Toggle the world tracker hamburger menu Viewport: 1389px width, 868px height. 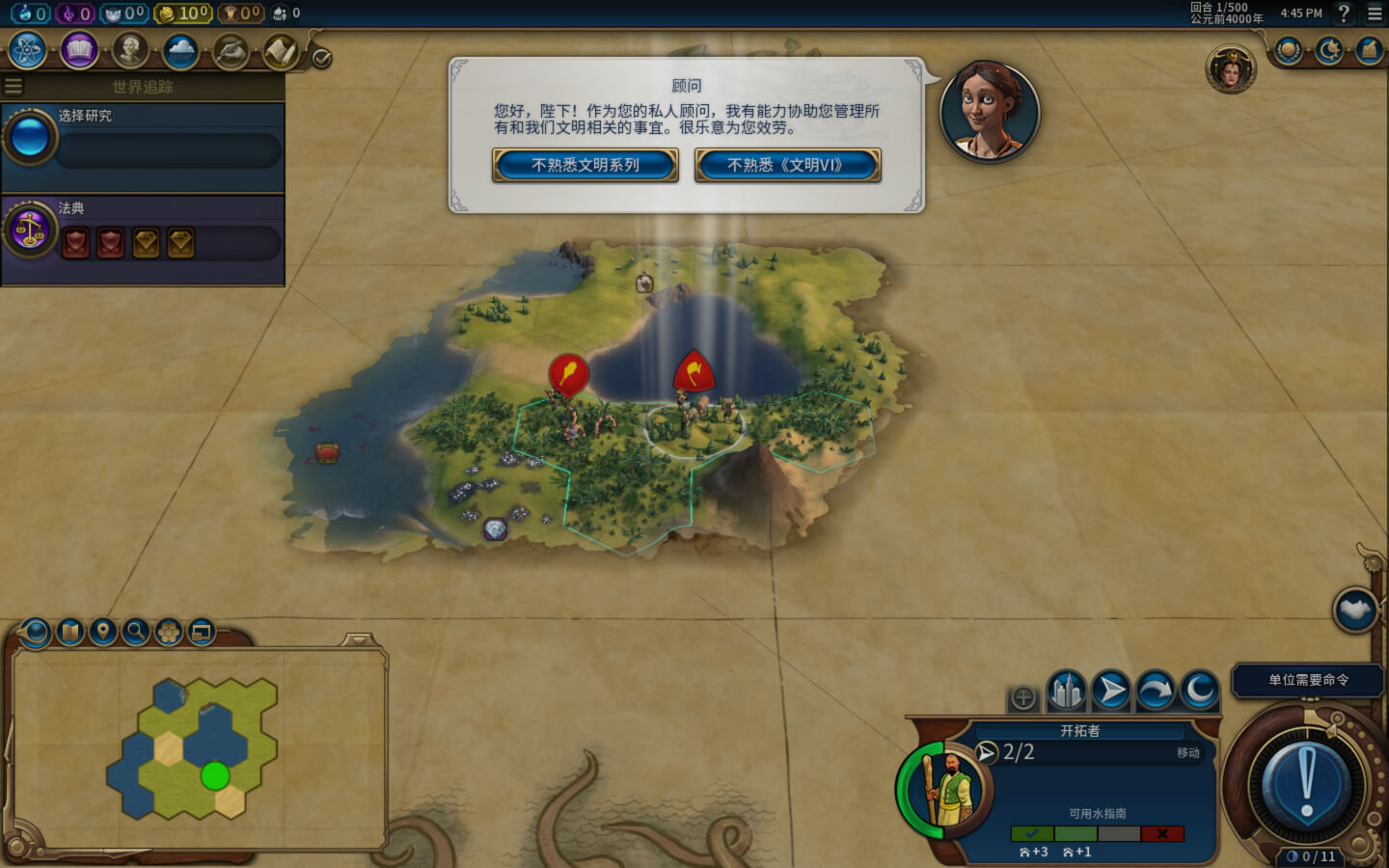click(14, 87)
